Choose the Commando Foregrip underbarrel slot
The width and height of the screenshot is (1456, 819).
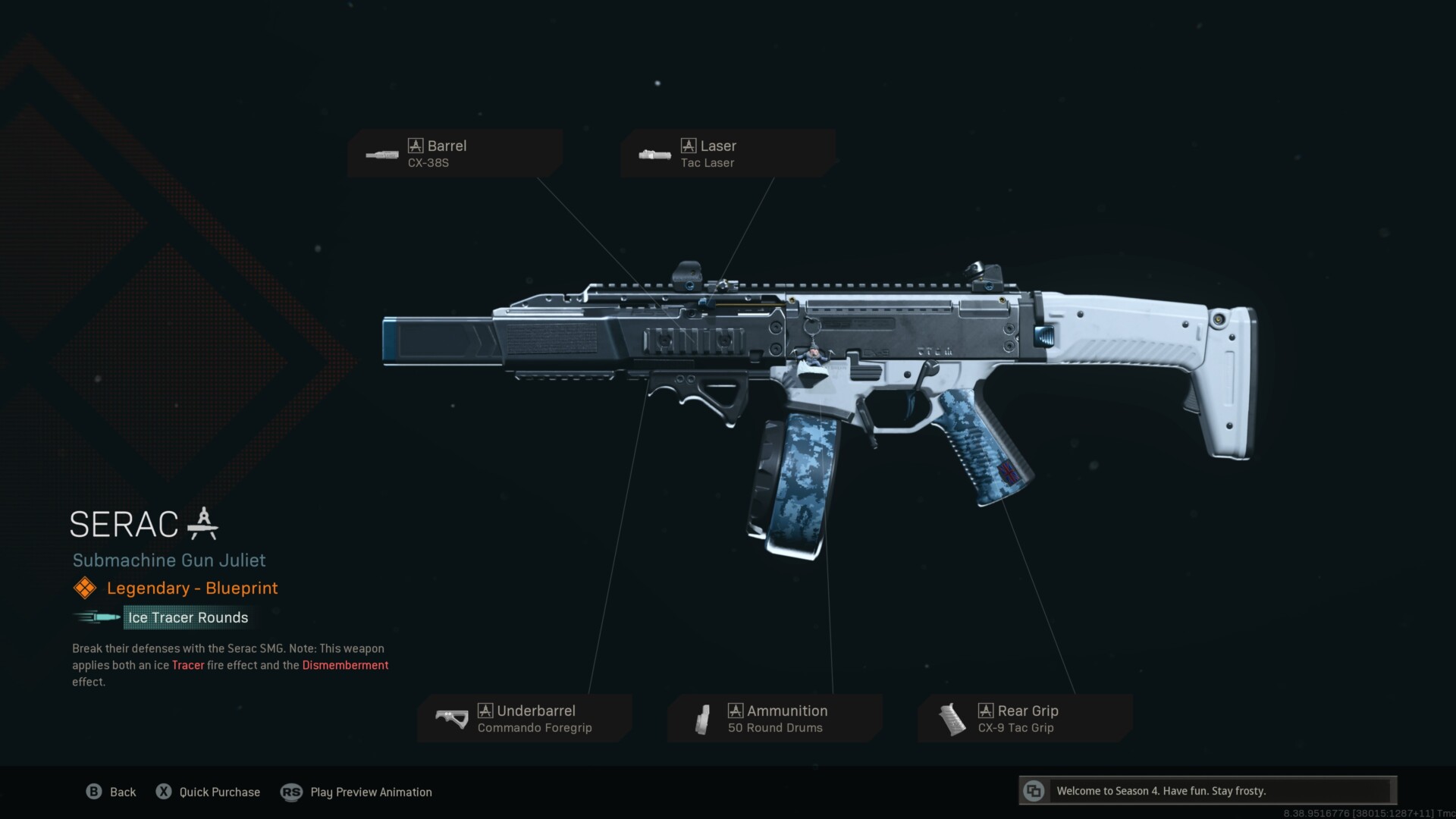pyautogui.click(x=525, y=718)
